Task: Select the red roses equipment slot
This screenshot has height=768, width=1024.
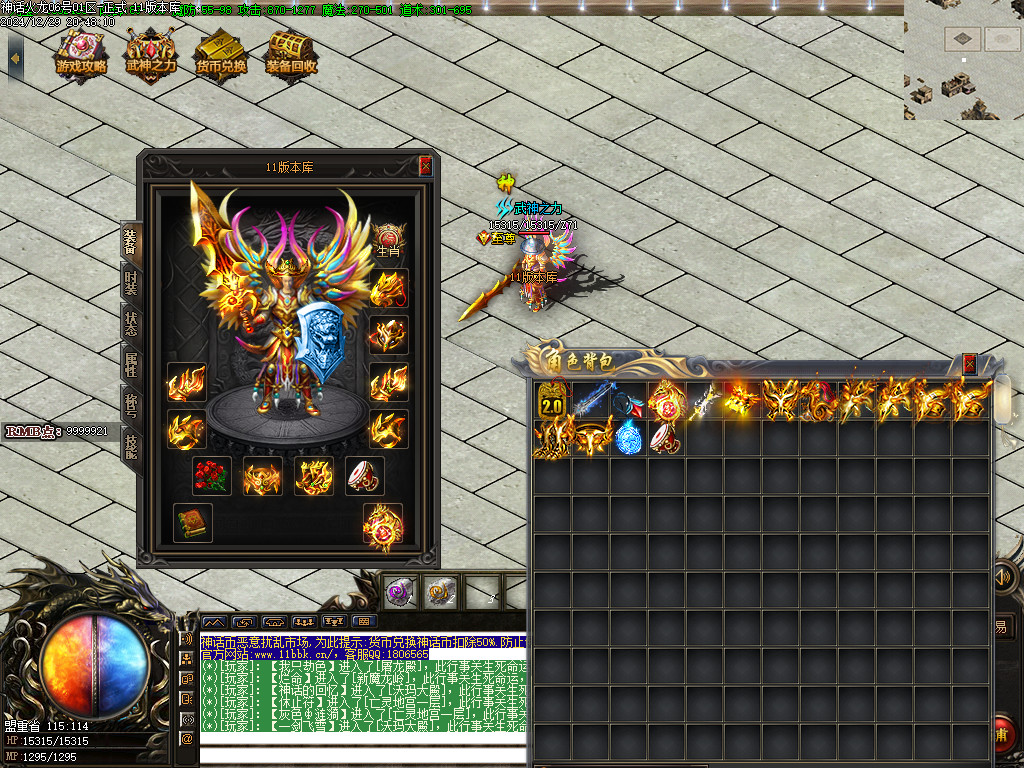Action: point(211,476)
